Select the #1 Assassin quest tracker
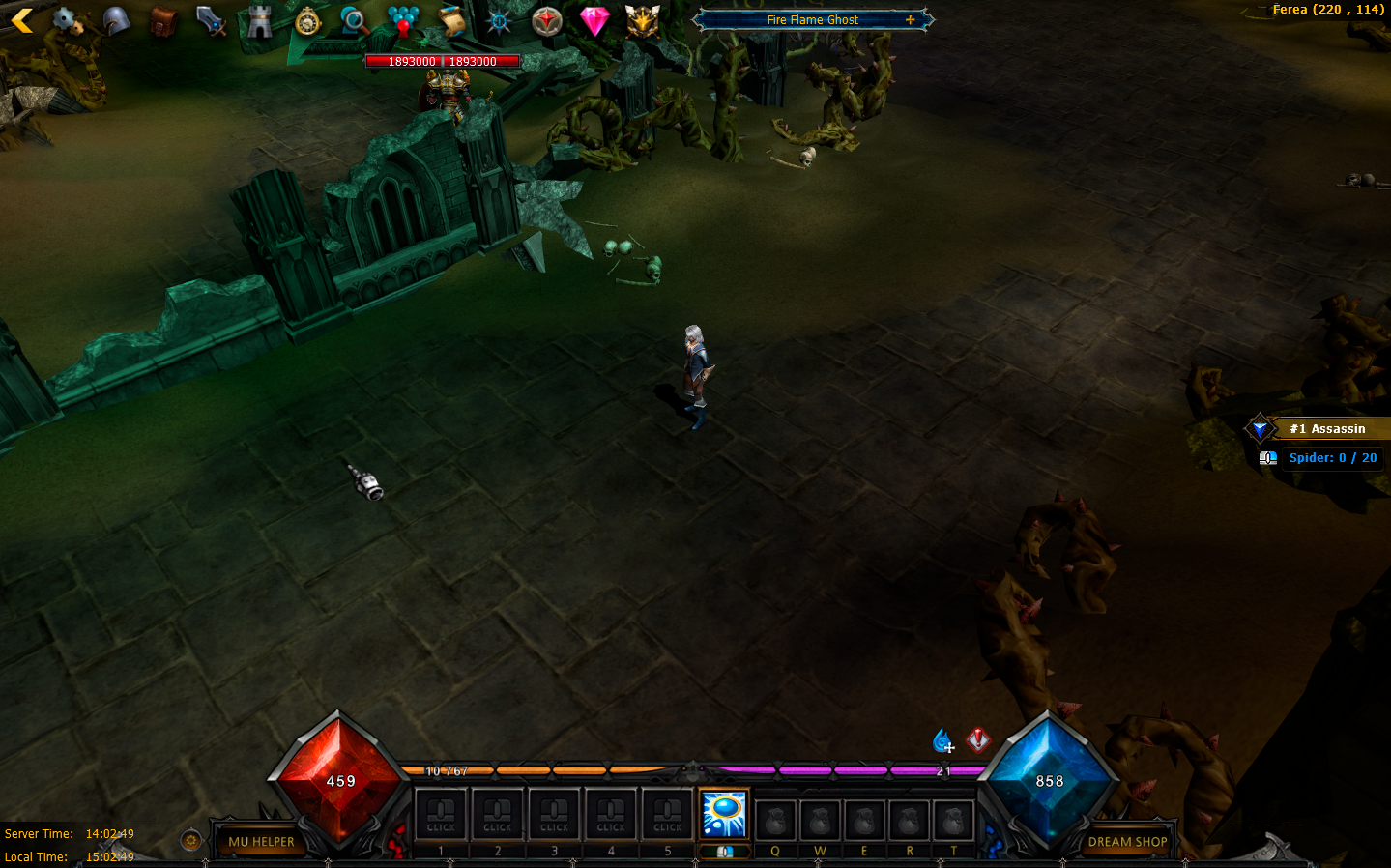This screenshot has width=1391, height=868. 1326,428
